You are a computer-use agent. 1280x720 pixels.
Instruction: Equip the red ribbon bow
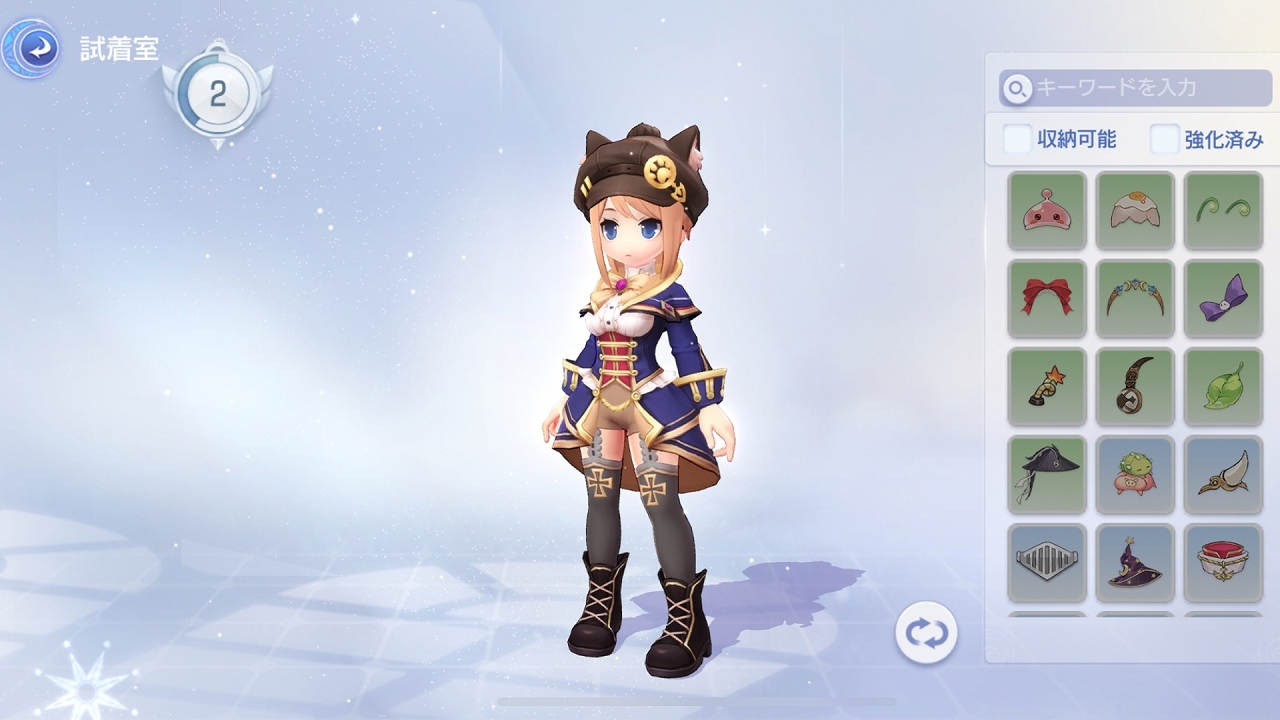point(1047,298)
